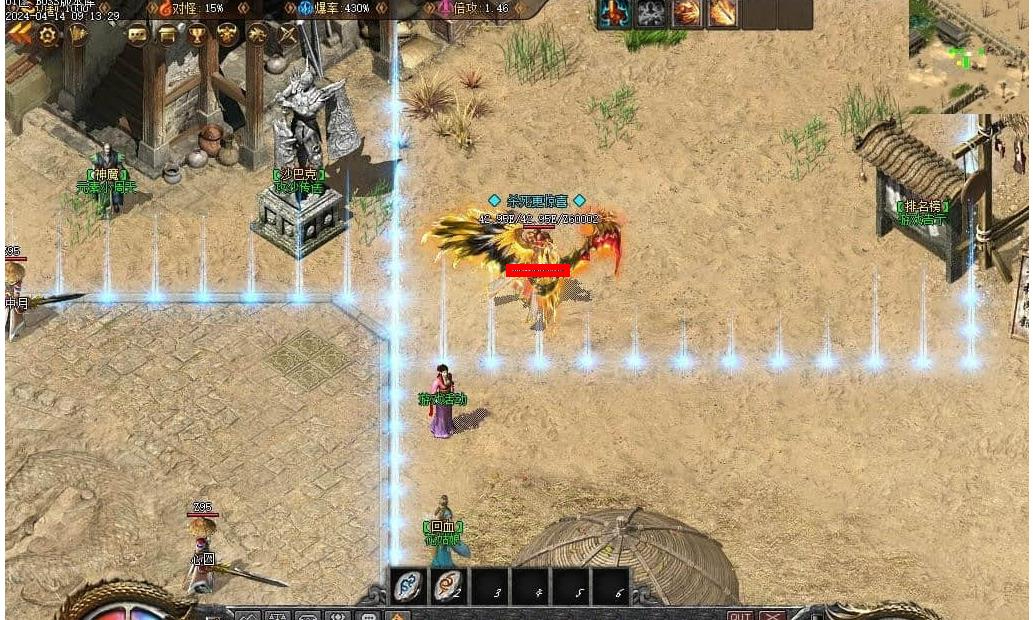The height and width of the screenshot is (620, 1033).
Task: Click the red X button on bottom bar
Action: point(772,615)
